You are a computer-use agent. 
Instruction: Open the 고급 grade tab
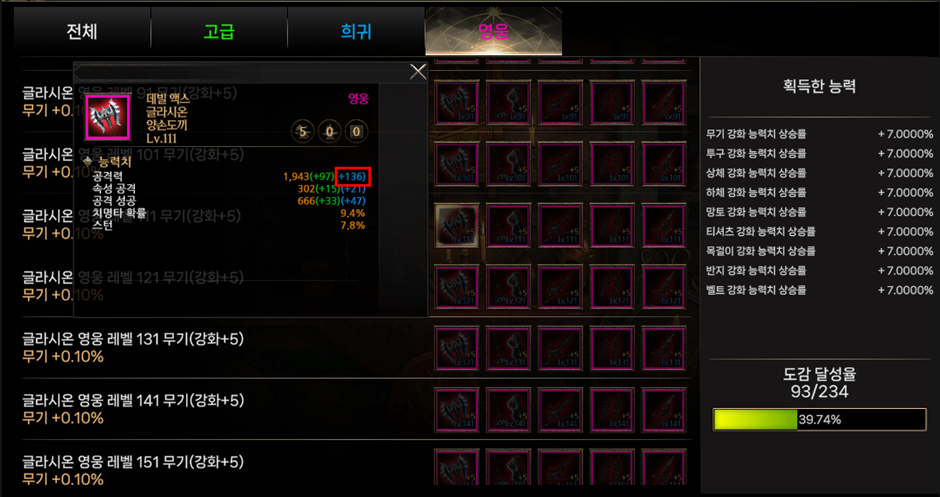218,31
